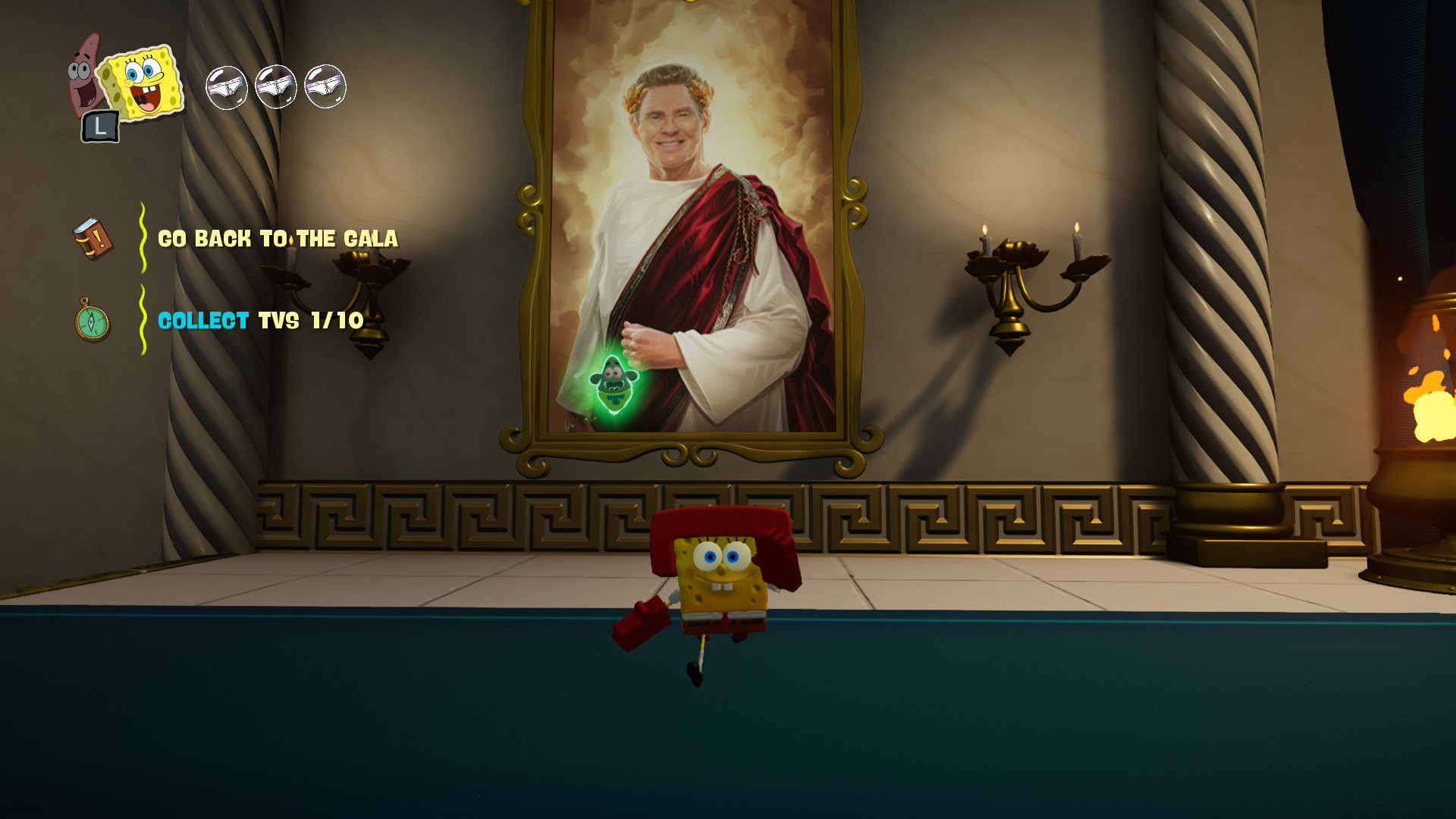The width and height of the screenshot is (1456, 819).
Task: Click the first underwear health icon
Action: (225, 86)
